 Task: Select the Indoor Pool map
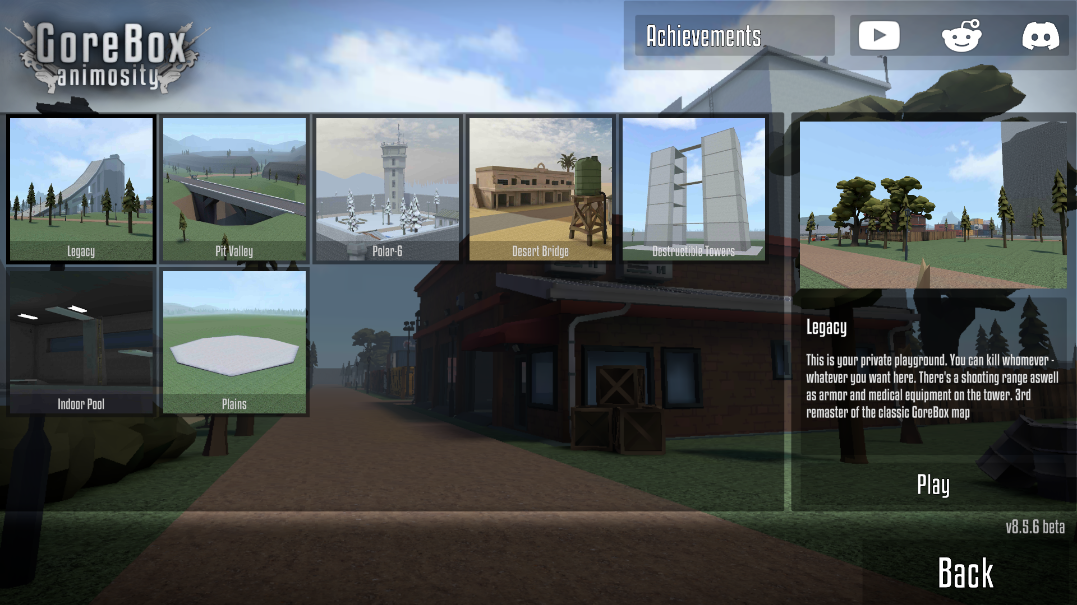coord(81,341)
